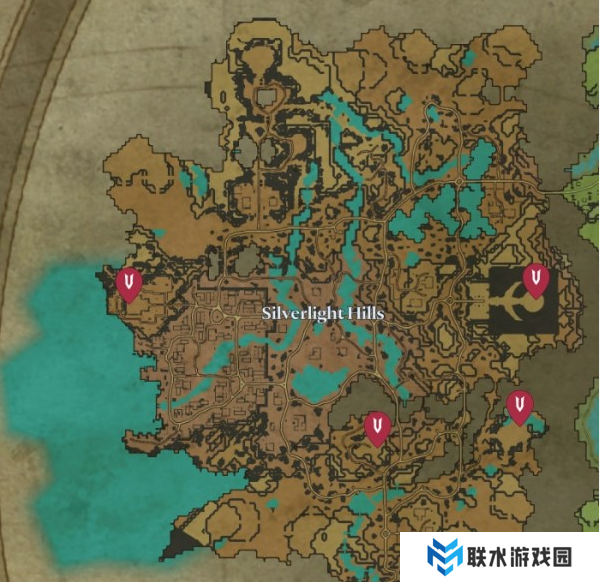Click the anchor harbor icon on the map
This screenshot has width=600, height=582.
click(x=512, y=301)
